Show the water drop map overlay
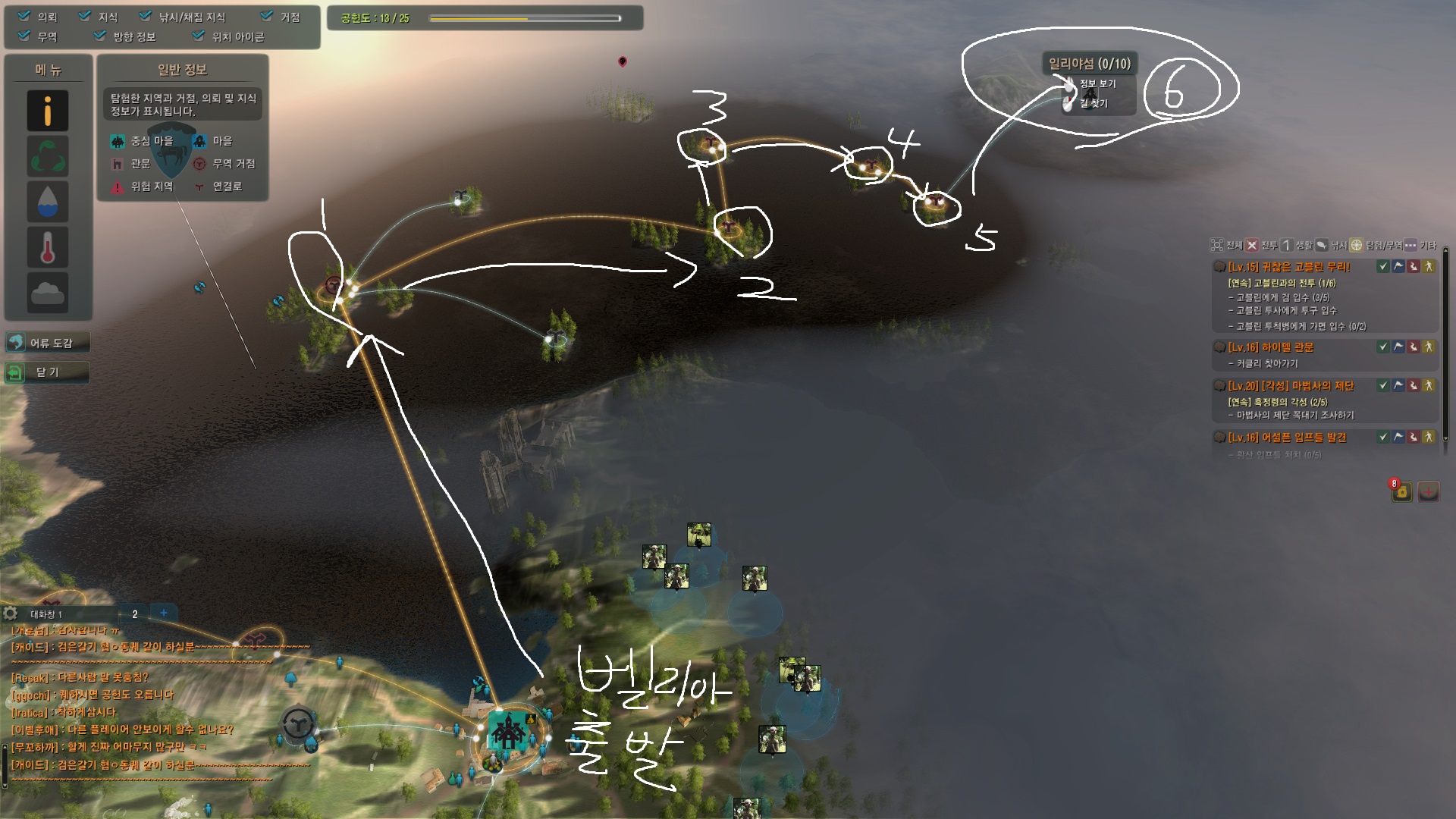This screenshot has width=1456, height=819. click(48, 202)
